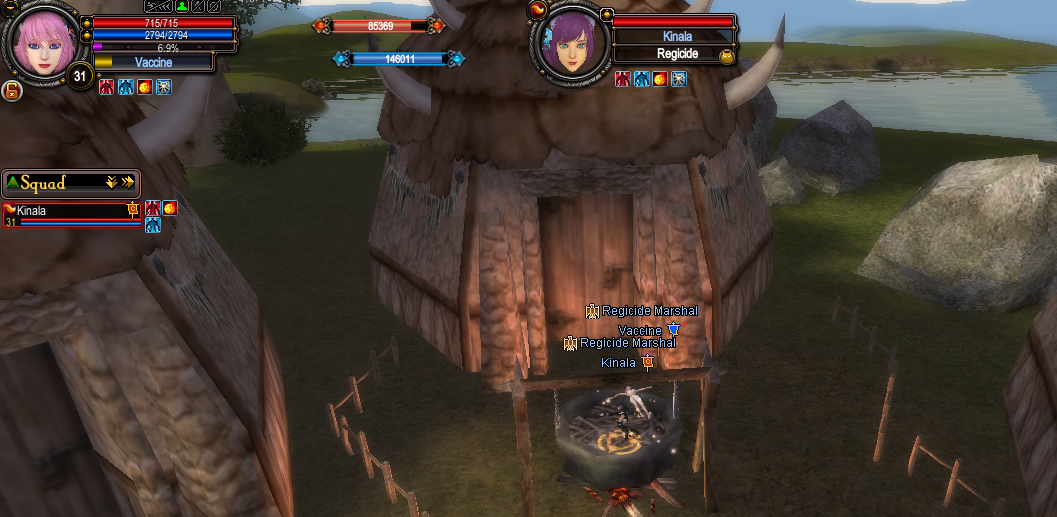Click the flame swirl icon on target portrait
The image size is (1057, 517).
point(538,9)
